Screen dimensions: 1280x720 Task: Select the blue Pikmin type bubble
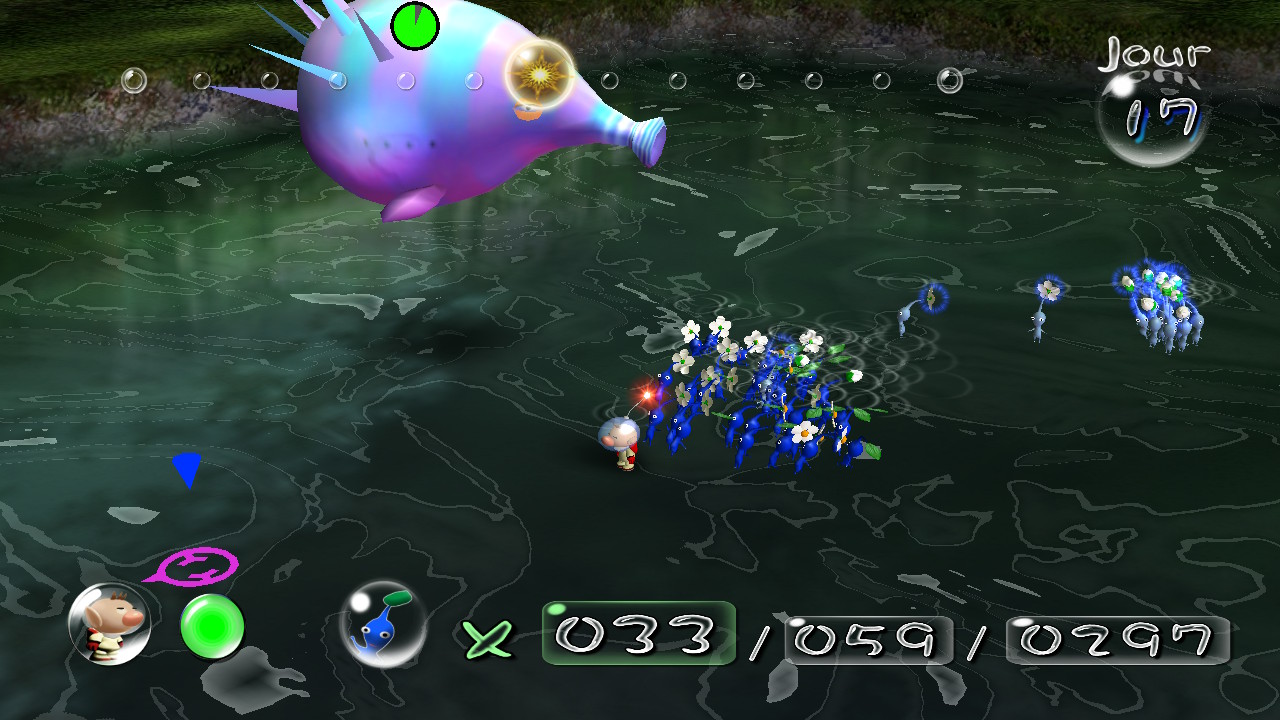382,624
